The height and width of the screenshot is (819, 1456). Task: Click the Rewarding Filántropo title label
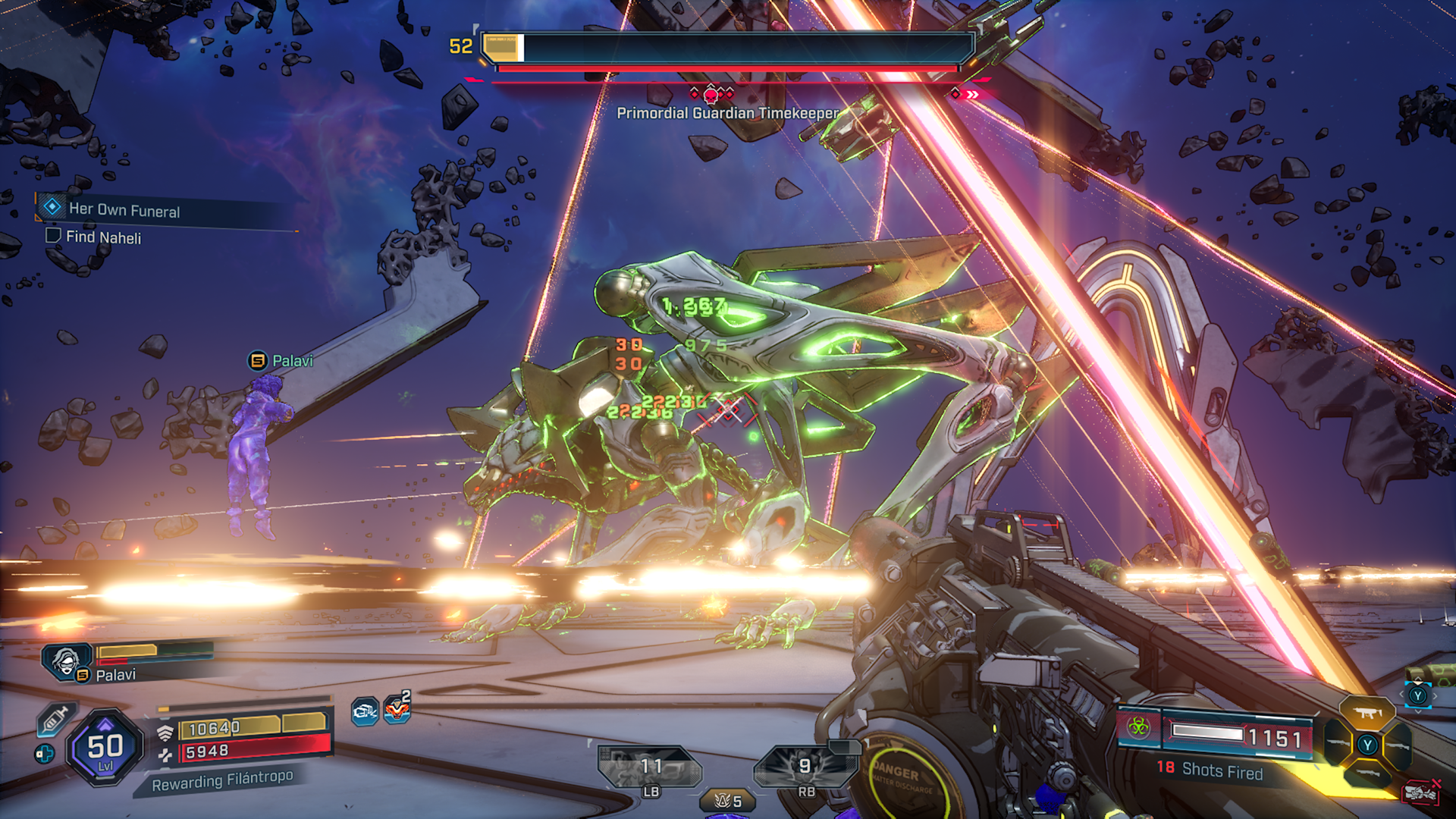point(221,780)
